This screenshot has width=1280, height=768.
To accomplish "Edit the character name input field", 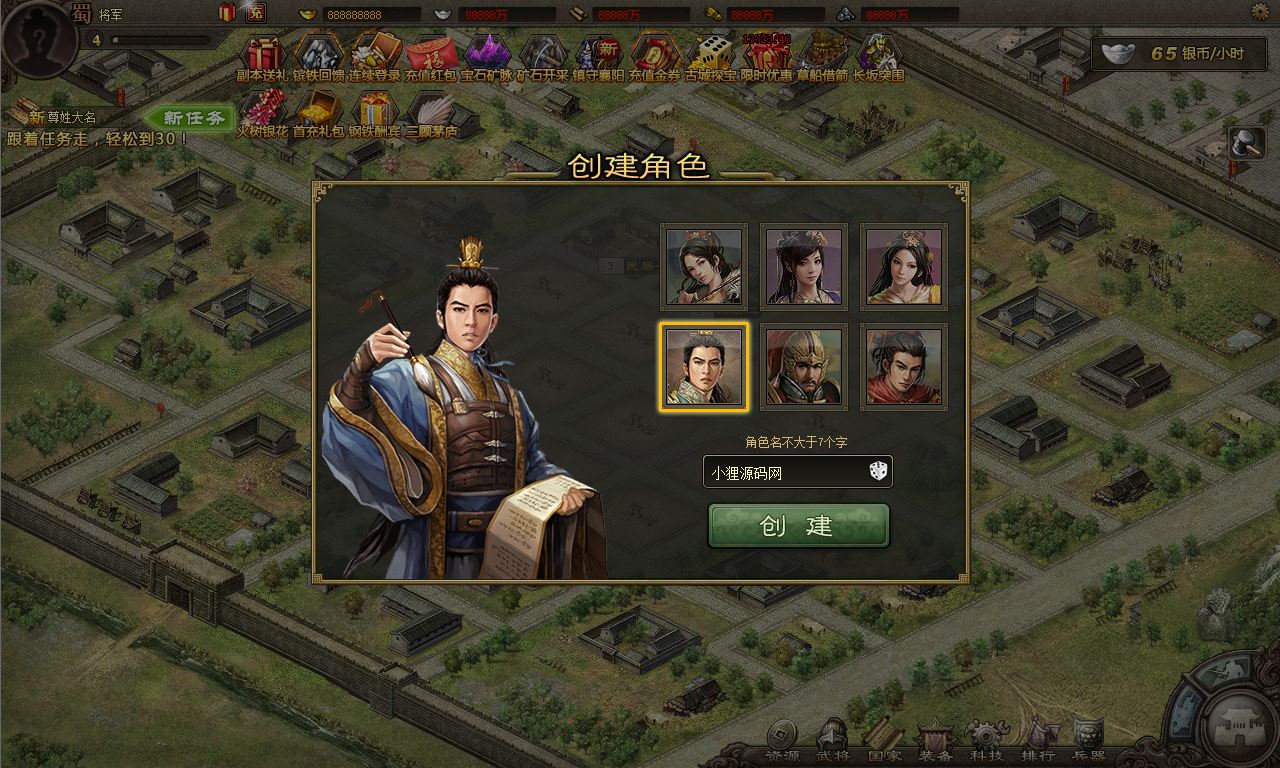I will pos(780,472).
